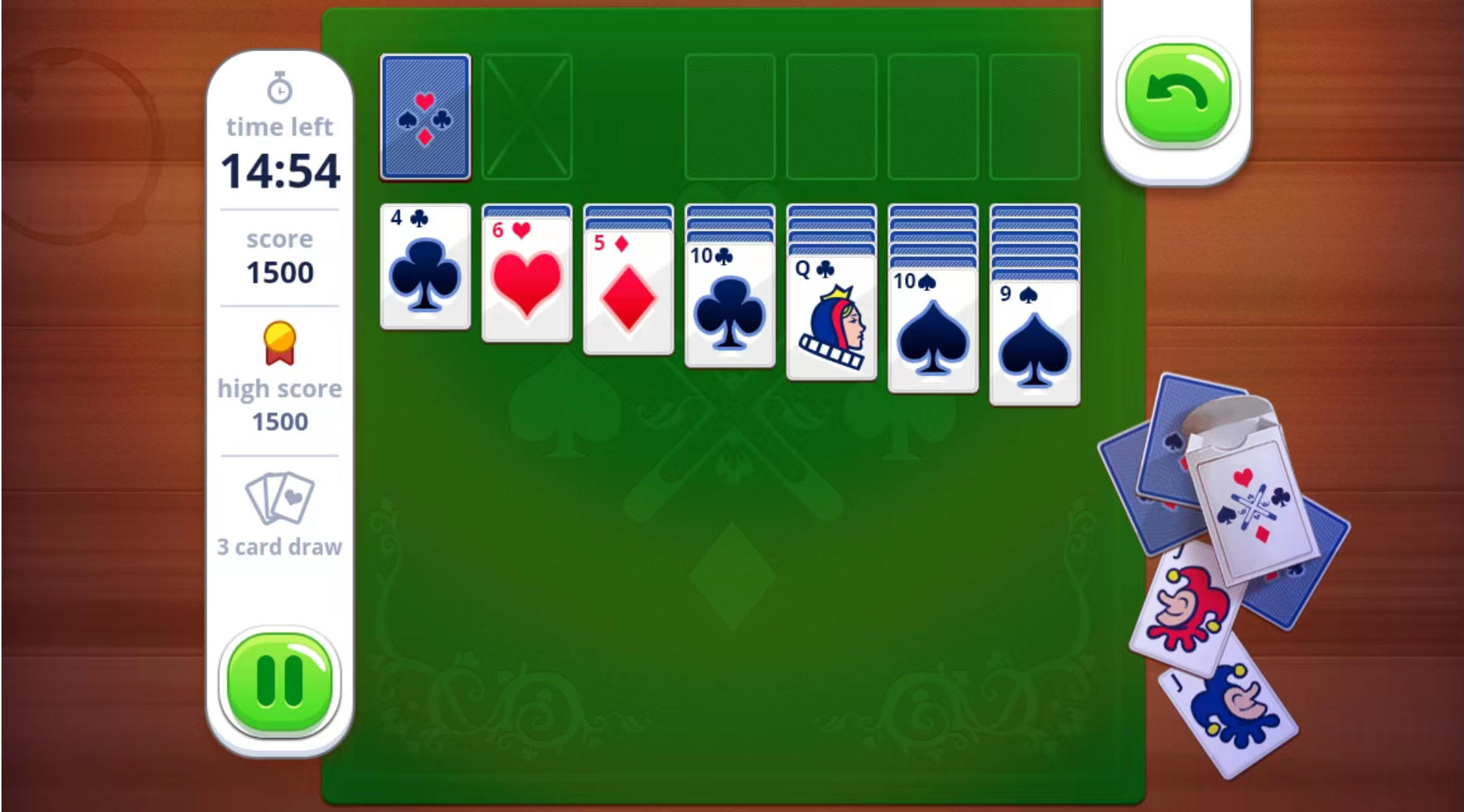Click the stopwatch timer icon
Viewport: 1464px width, 812px height.
279,88
